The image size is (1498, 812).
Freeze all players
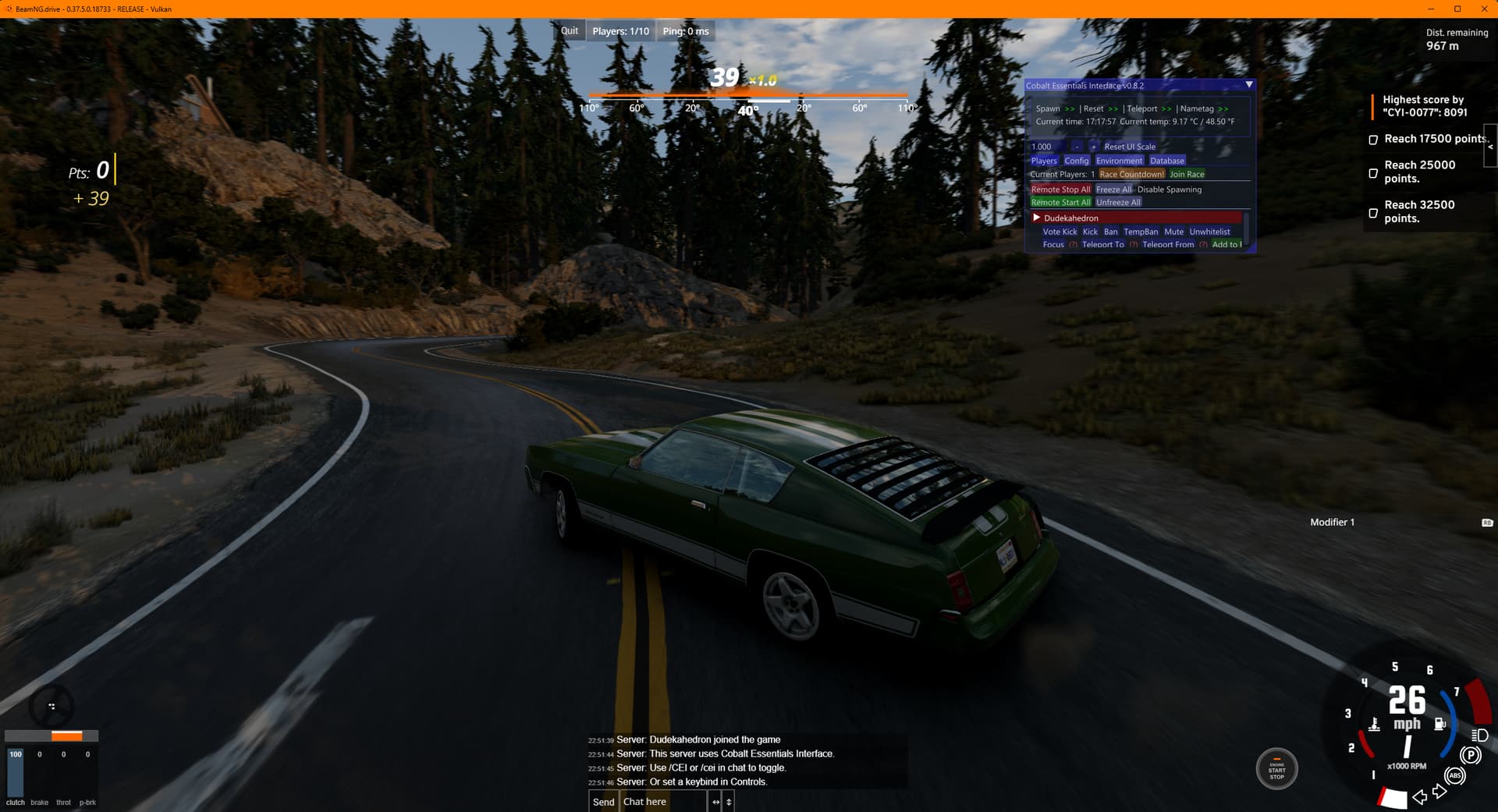[1113, 190]
